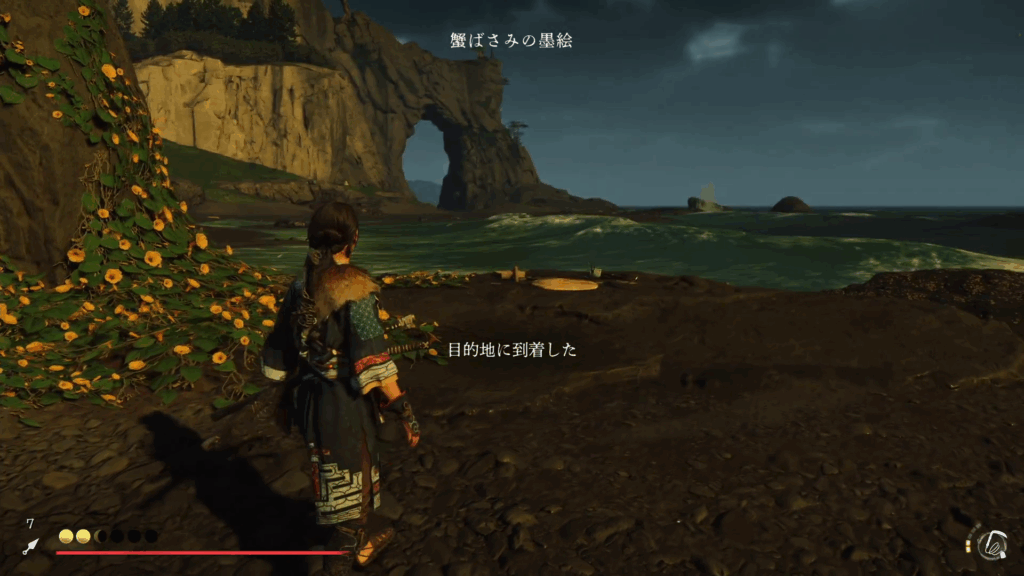Select the kusarigama weapon icon
Image resolution: width=1024 pixels, height=576 pixels.
(x=993, y=544)
